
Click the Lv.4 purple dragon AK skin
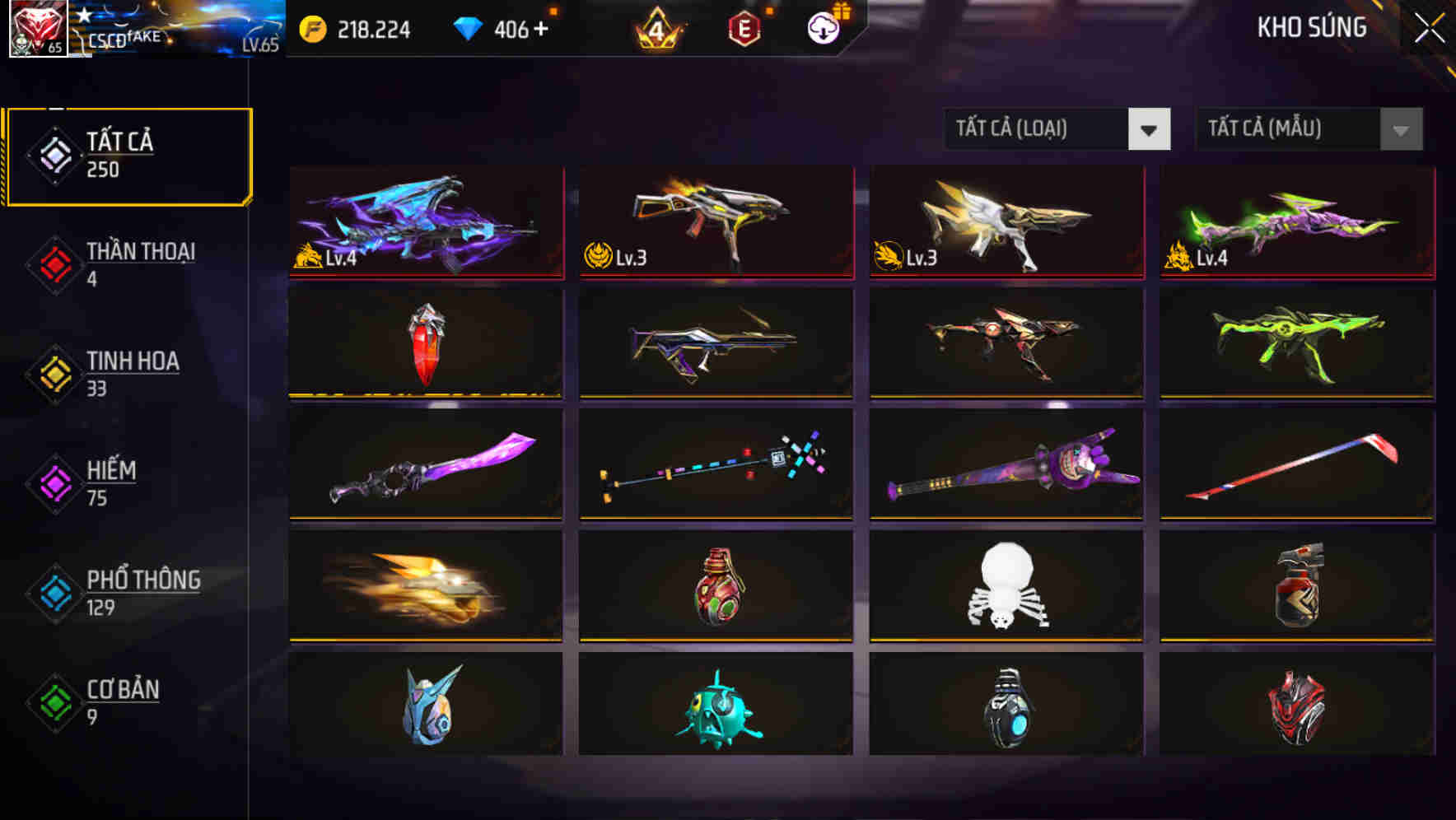424,222
